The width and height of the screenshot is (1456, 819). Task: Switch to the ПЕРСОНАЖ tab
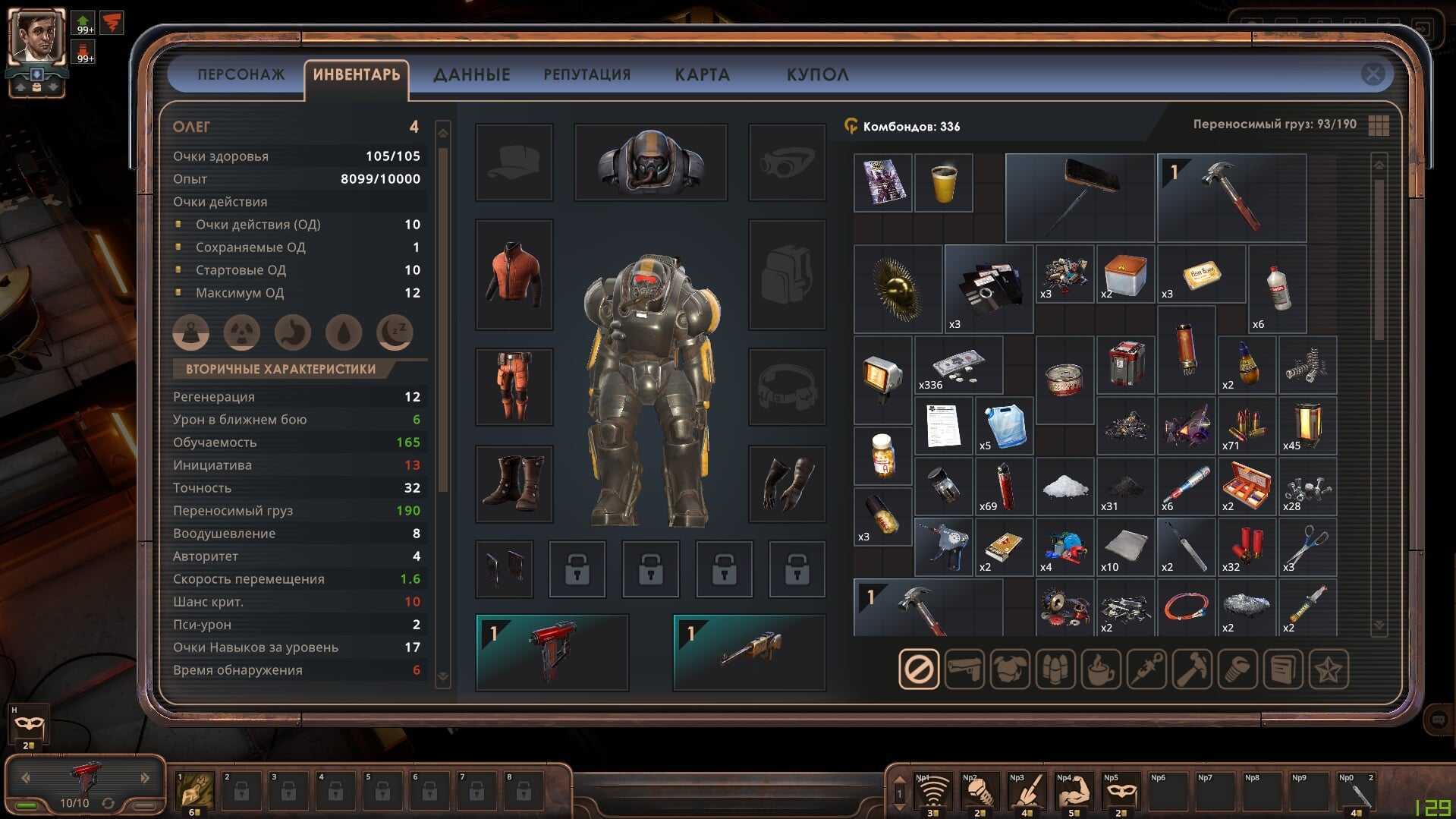coord(241,75)
